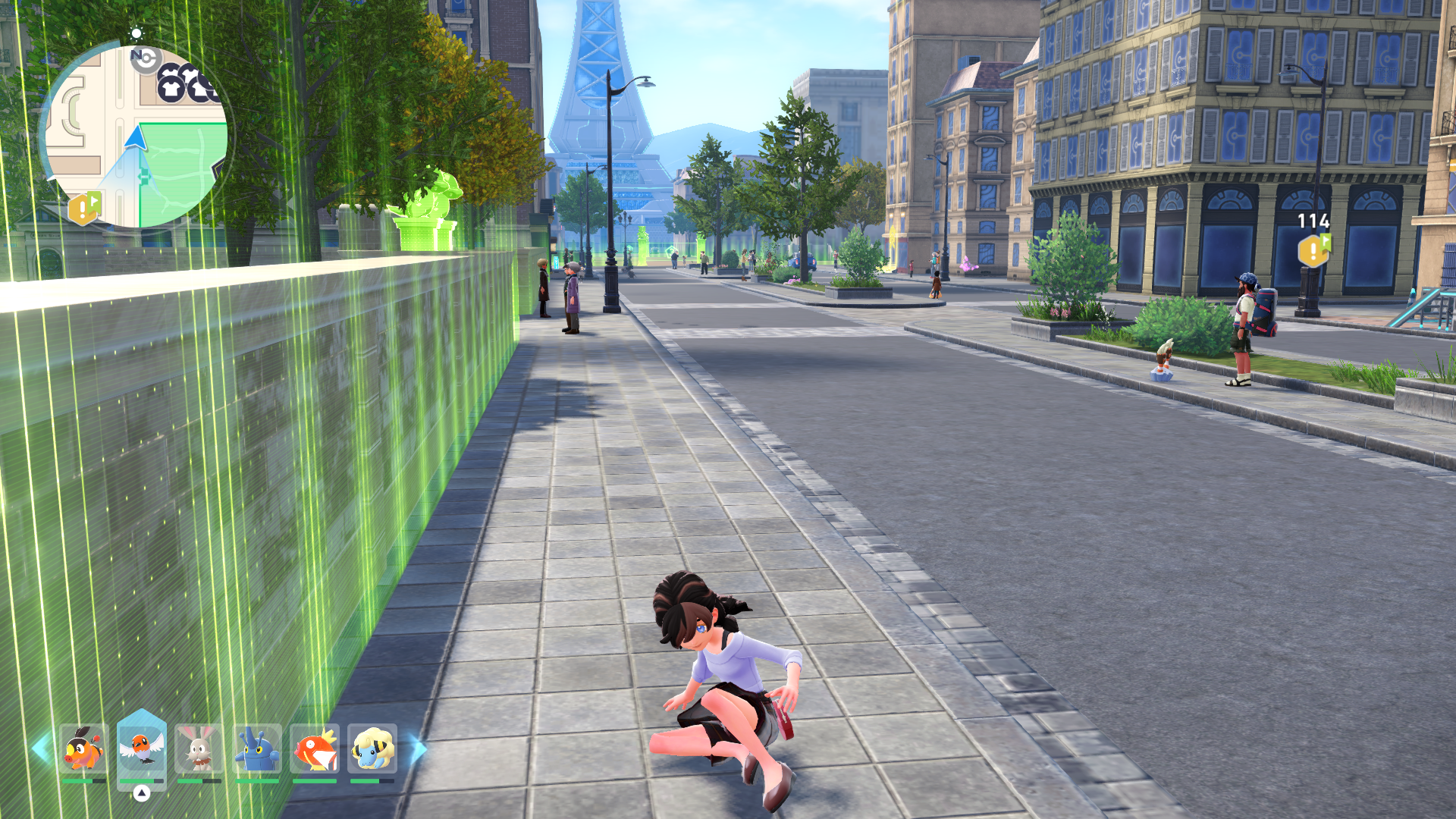Open the circular minimap

coord(136,136)
